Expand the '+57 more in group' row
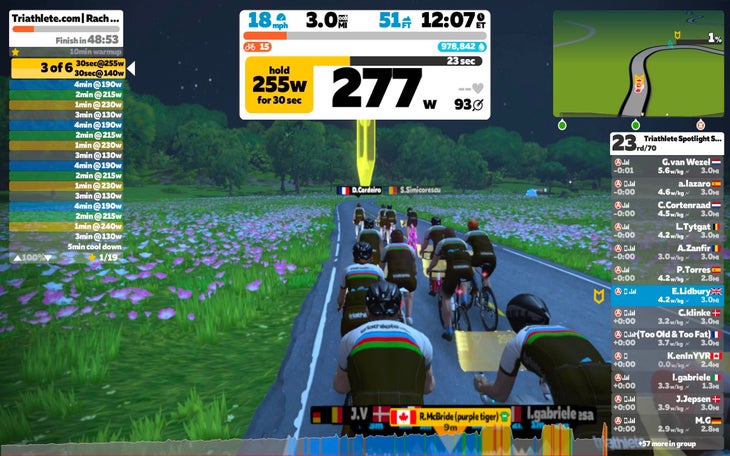Viewport: 730px width, 456px height. coord(667,440)
